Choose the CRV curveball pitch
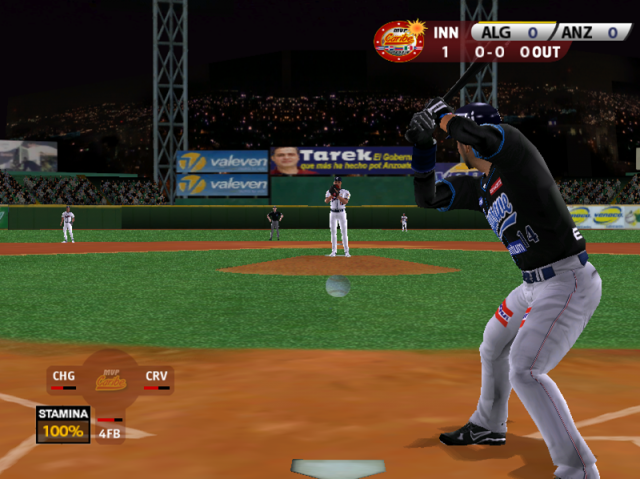The image size is (640, 479). pyautogui.click(x=156, y=378)
